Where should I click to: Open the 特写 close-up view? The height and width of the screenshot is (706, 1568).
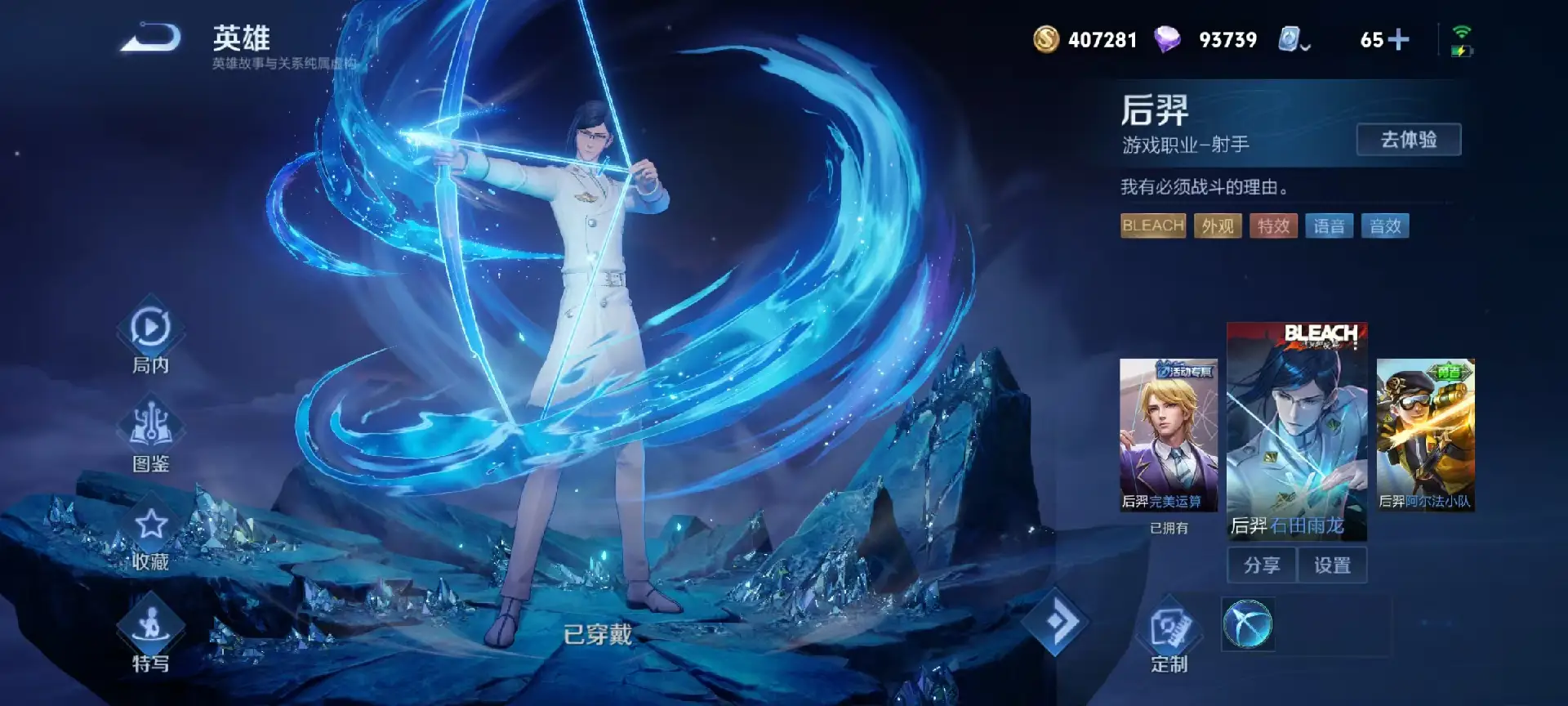pyautogui.click(x=151, y=637)
